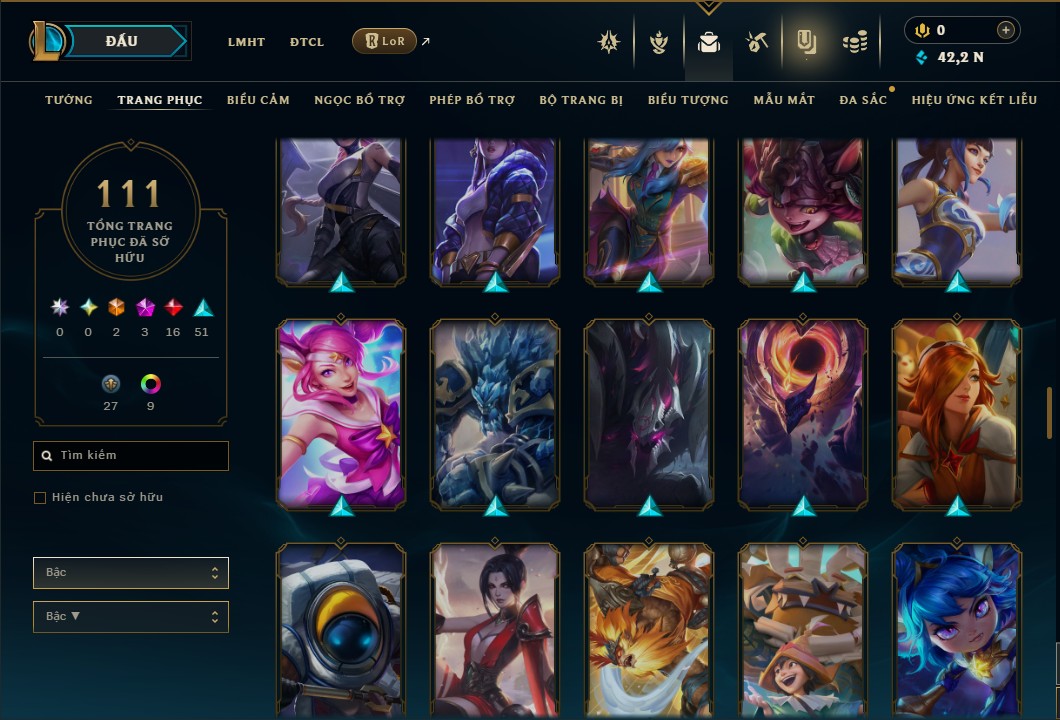The height and width of the screenshot is (720, 1060).
Task: Open the BIỂU CẢM tab
Action: tap(258, 100)
